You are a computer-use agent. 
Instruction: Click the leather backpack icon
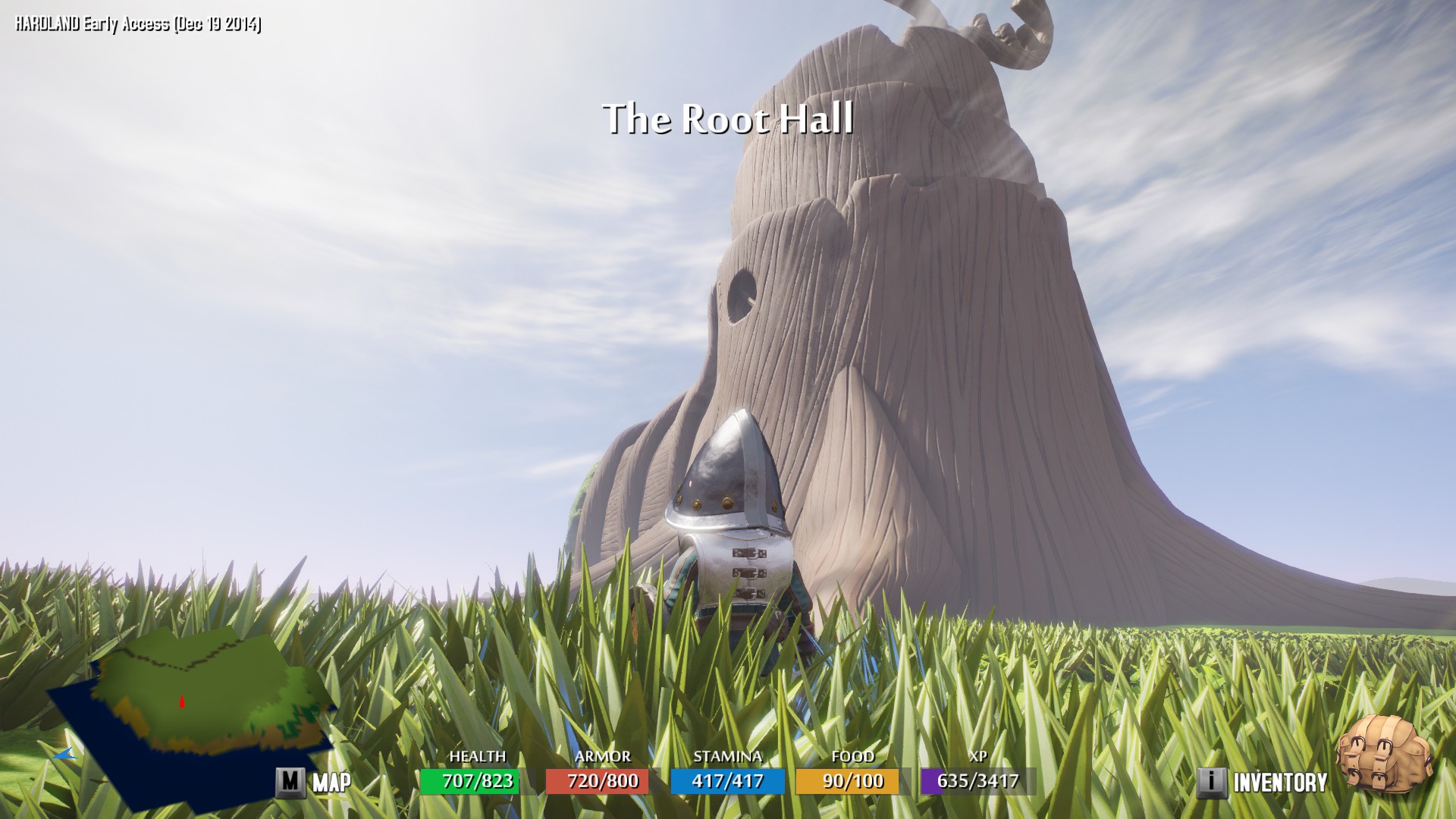tap(1384, 754)
